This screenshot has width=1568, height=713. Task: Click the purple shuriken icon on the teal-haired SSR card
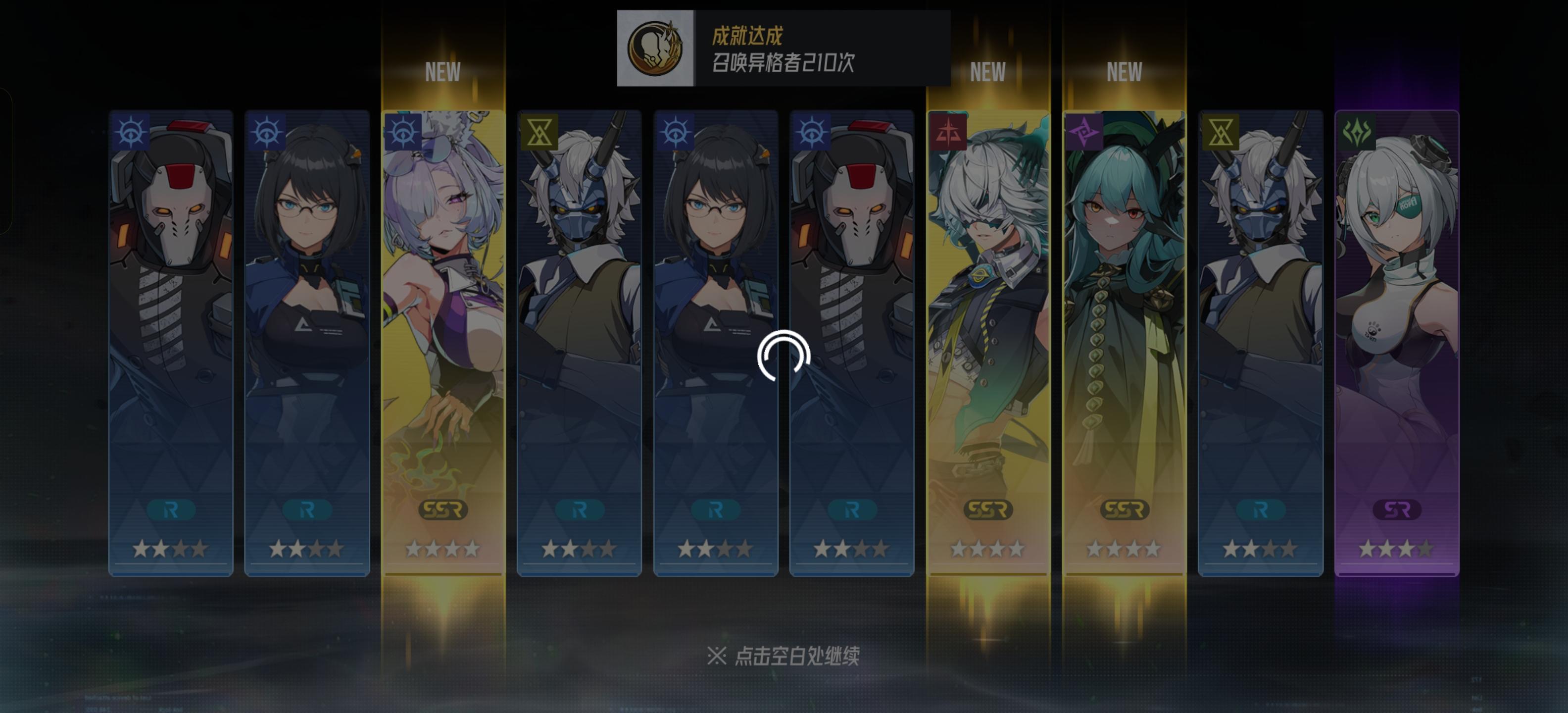tap(1085, 132)
